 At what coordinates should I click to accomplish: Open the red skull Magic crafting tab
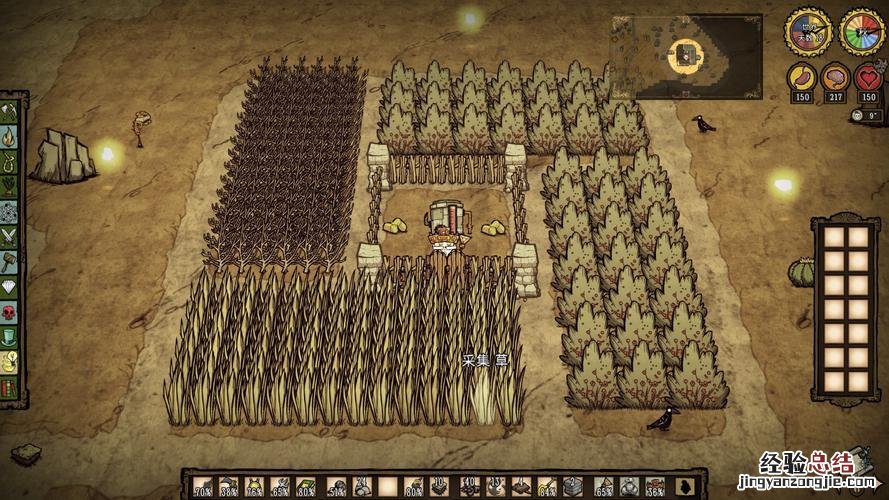click(x=11, y=313)
